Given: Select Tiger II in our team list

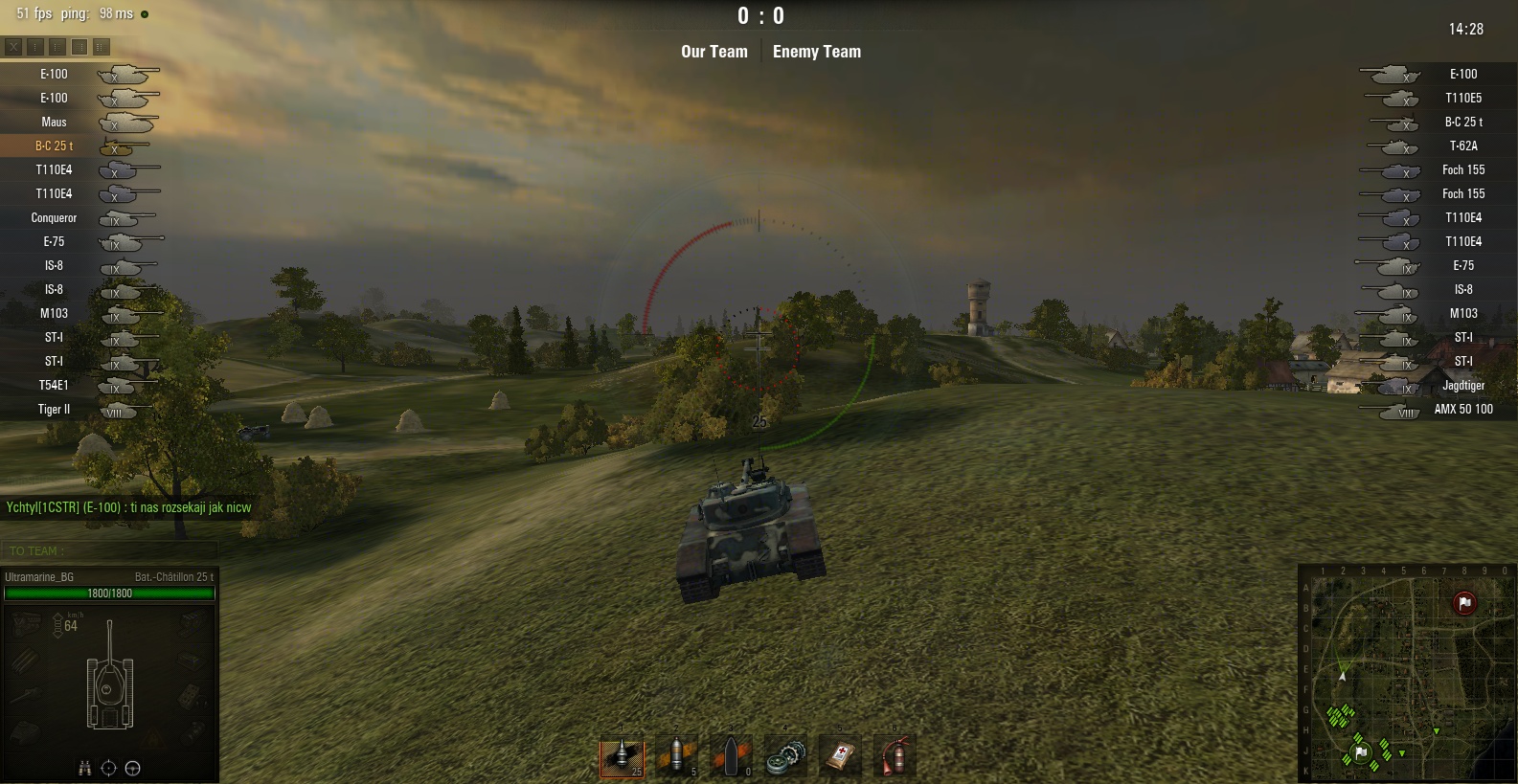Looking at the screenshot, I should click(55, 409).
